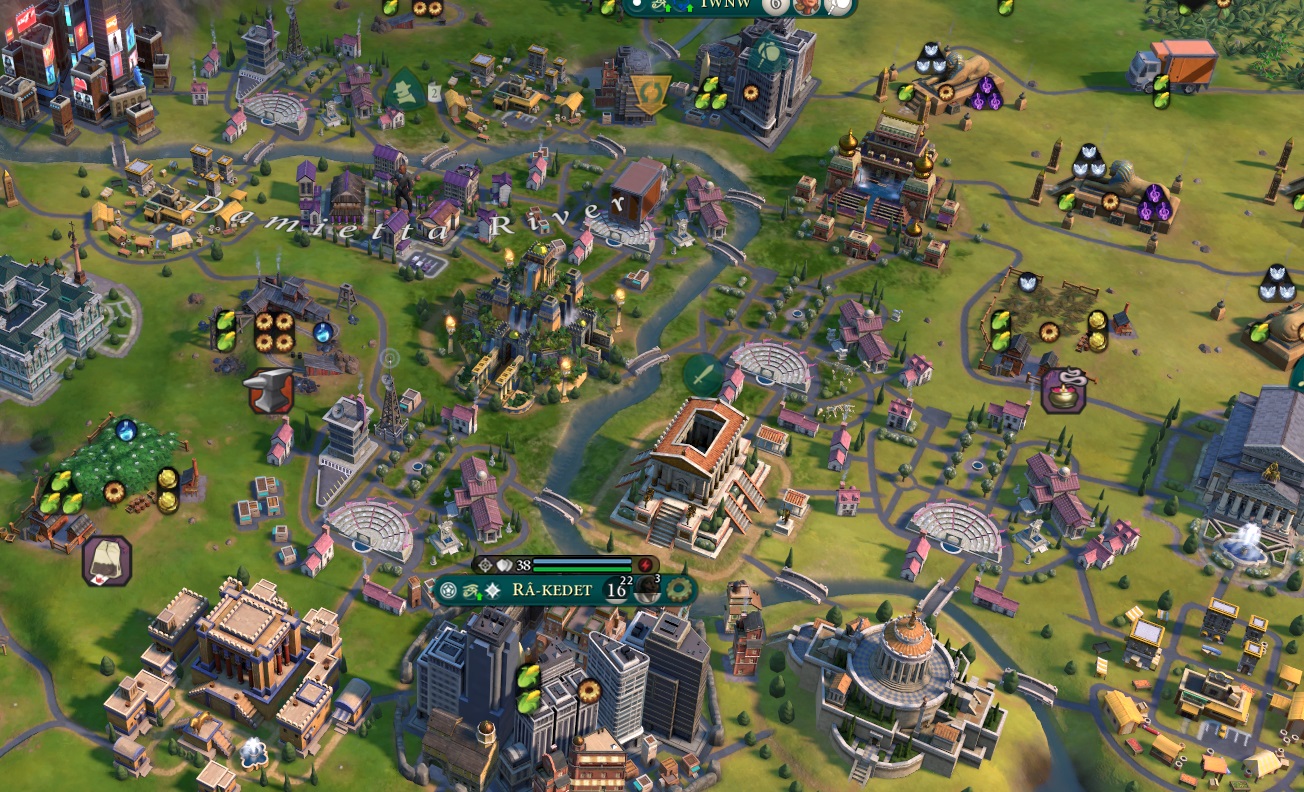The image size is (1304, 792).
Task: Select the governor portrait on TWNW's banner
Action: point(807,5)
